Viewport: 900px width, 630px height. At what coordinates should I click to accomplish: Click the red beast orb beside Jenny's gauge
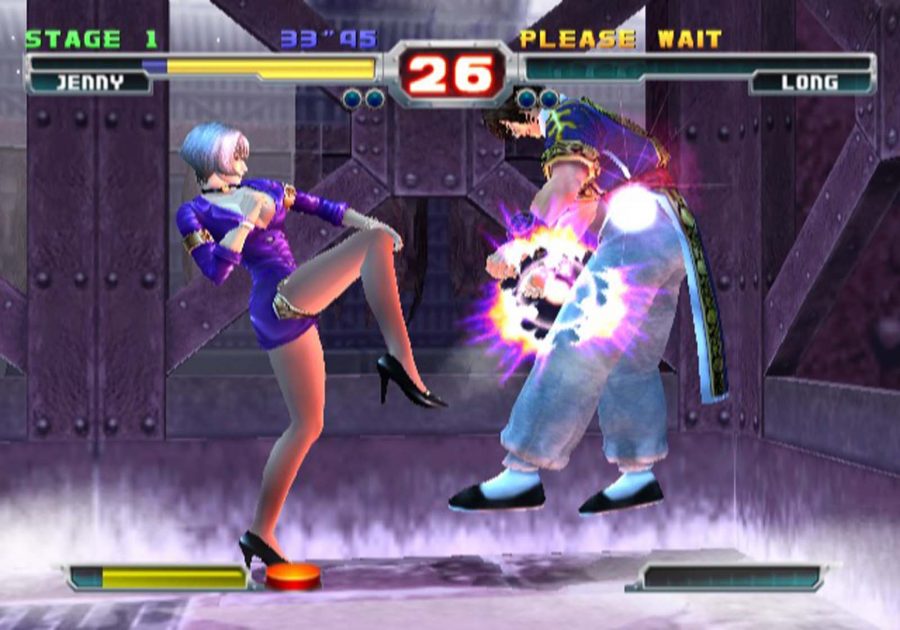(292, 577)
